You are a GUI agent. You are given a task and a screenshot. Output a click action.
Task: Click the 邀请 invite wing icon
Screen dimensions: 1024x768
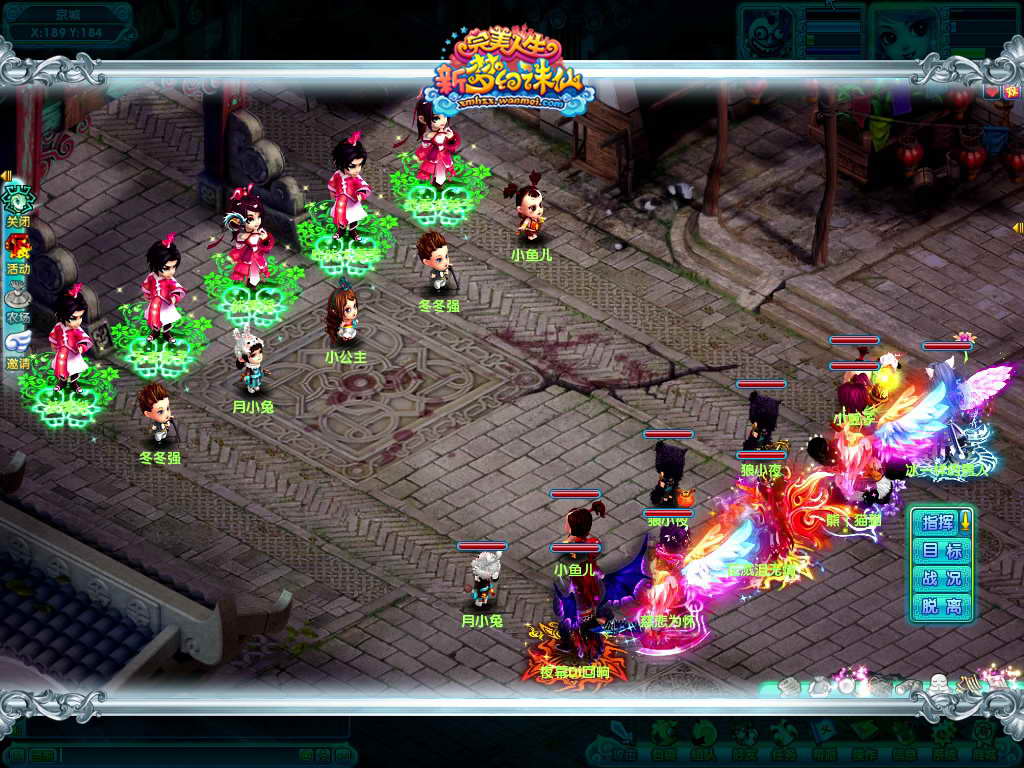click(x=19, y=342)
